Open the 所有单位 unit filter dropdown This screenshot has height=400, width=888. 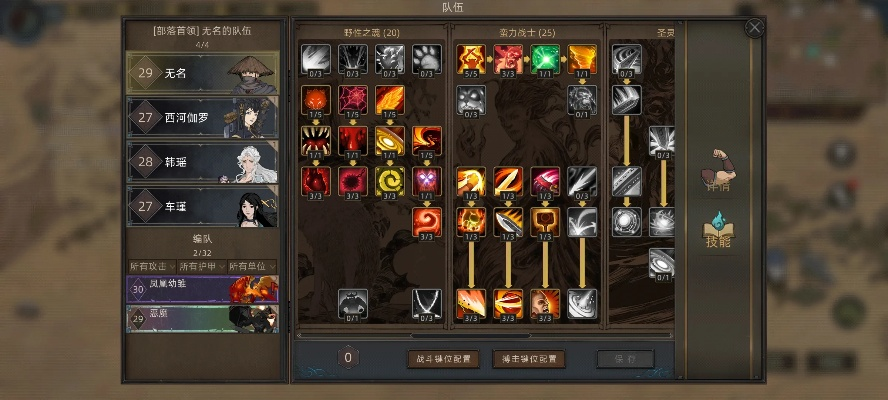click(x=251, y=265)
